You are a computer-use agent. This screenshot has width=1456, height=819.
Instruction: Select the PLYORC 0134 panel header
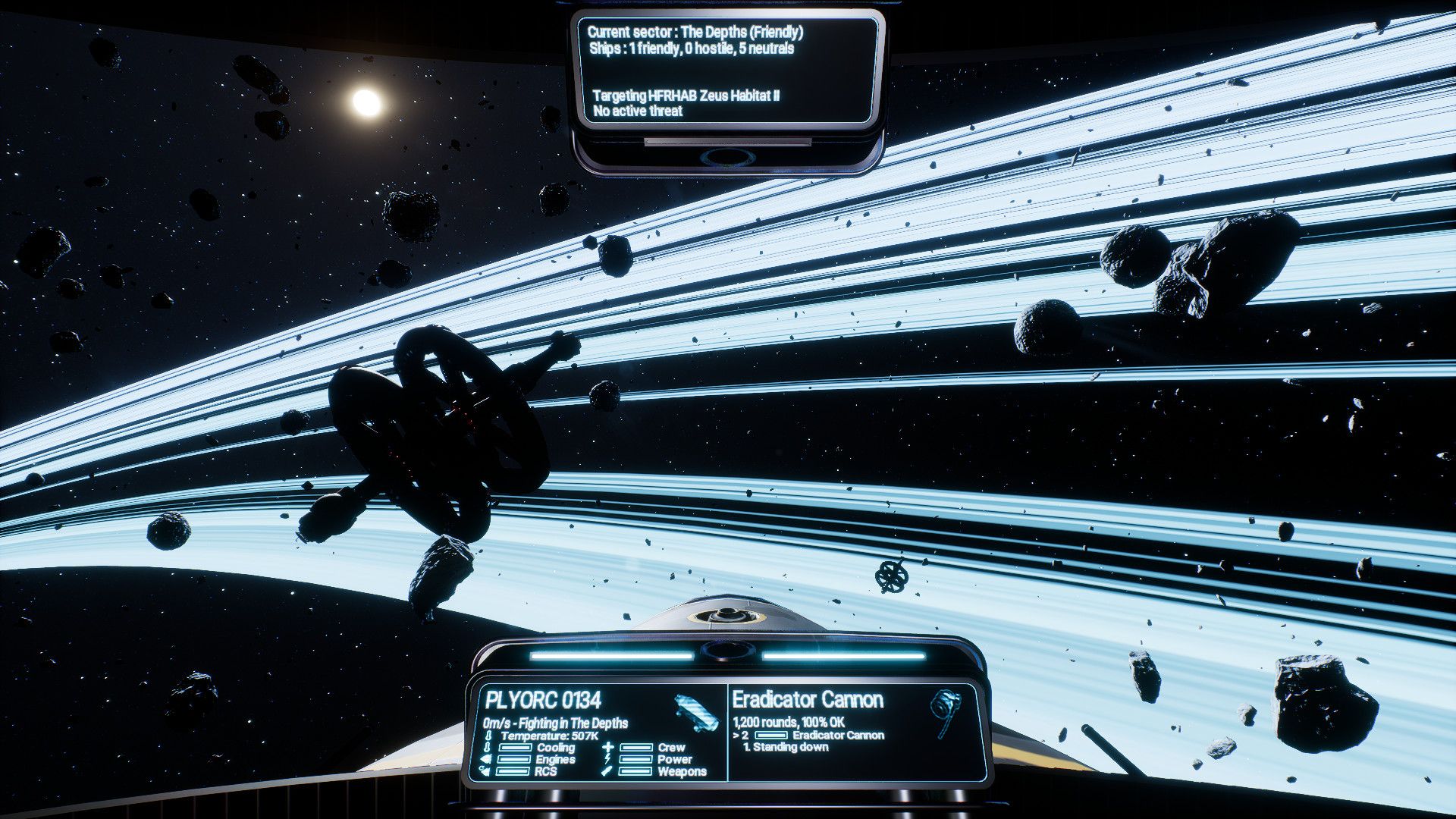tap(543, 701)
